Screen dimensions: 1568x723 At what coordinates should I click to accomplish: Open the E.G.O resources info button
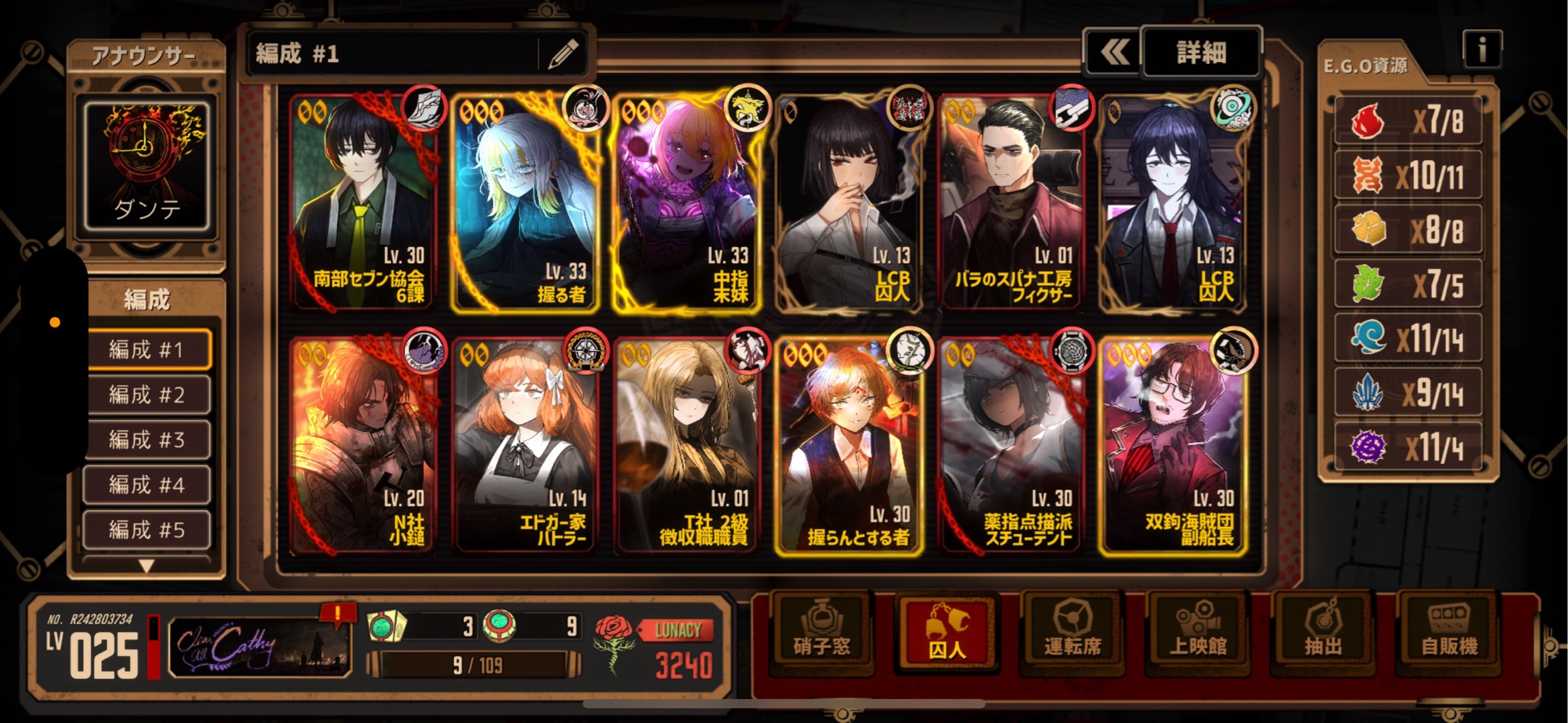pos(1482,50)
